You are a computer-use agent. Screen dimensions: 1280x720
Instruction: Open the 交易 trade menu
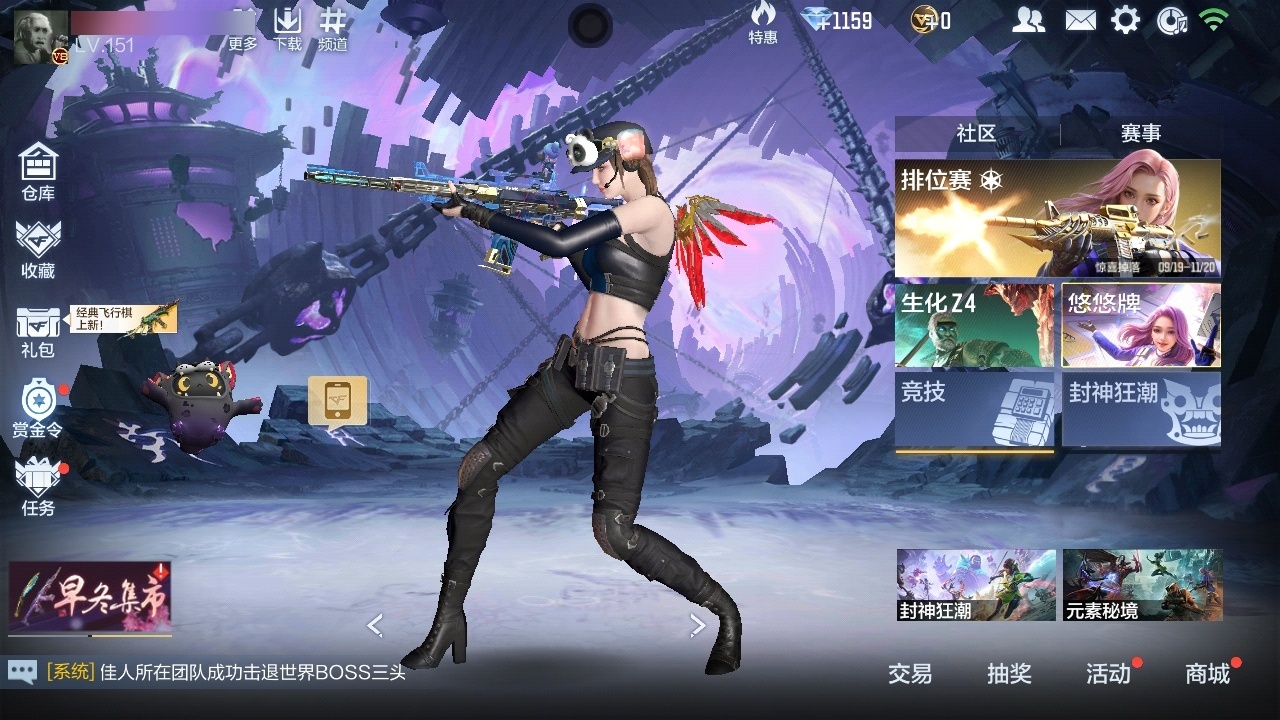[910, 674]
